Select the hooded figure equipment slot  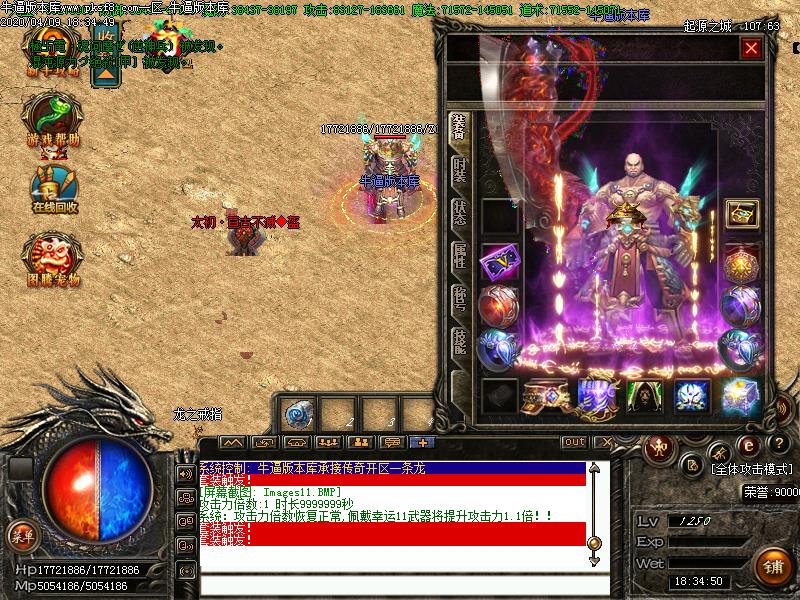click(643, 396)
